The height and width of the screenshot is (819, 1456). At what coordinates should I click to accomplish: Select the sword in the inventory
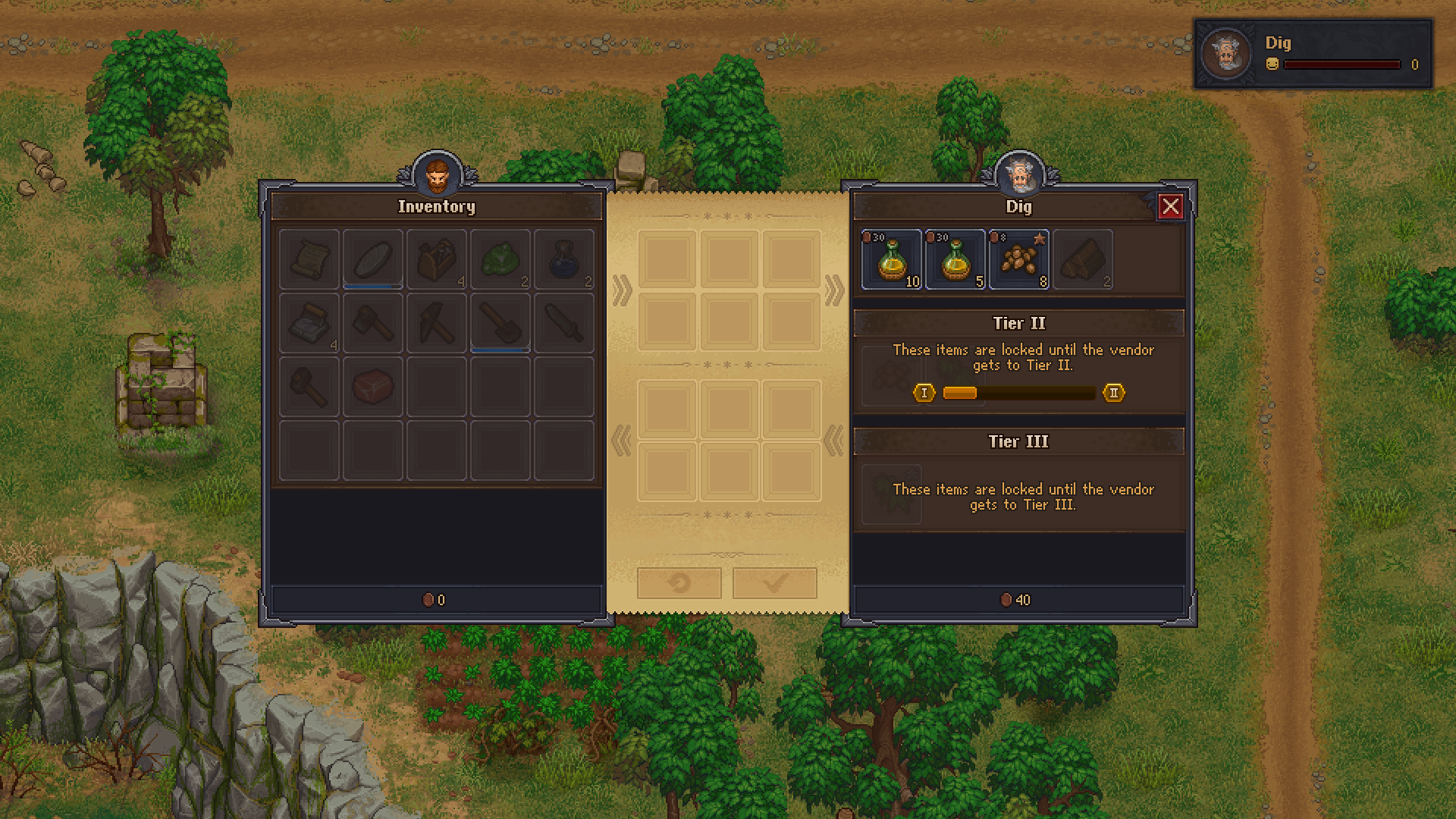(564, 324)
